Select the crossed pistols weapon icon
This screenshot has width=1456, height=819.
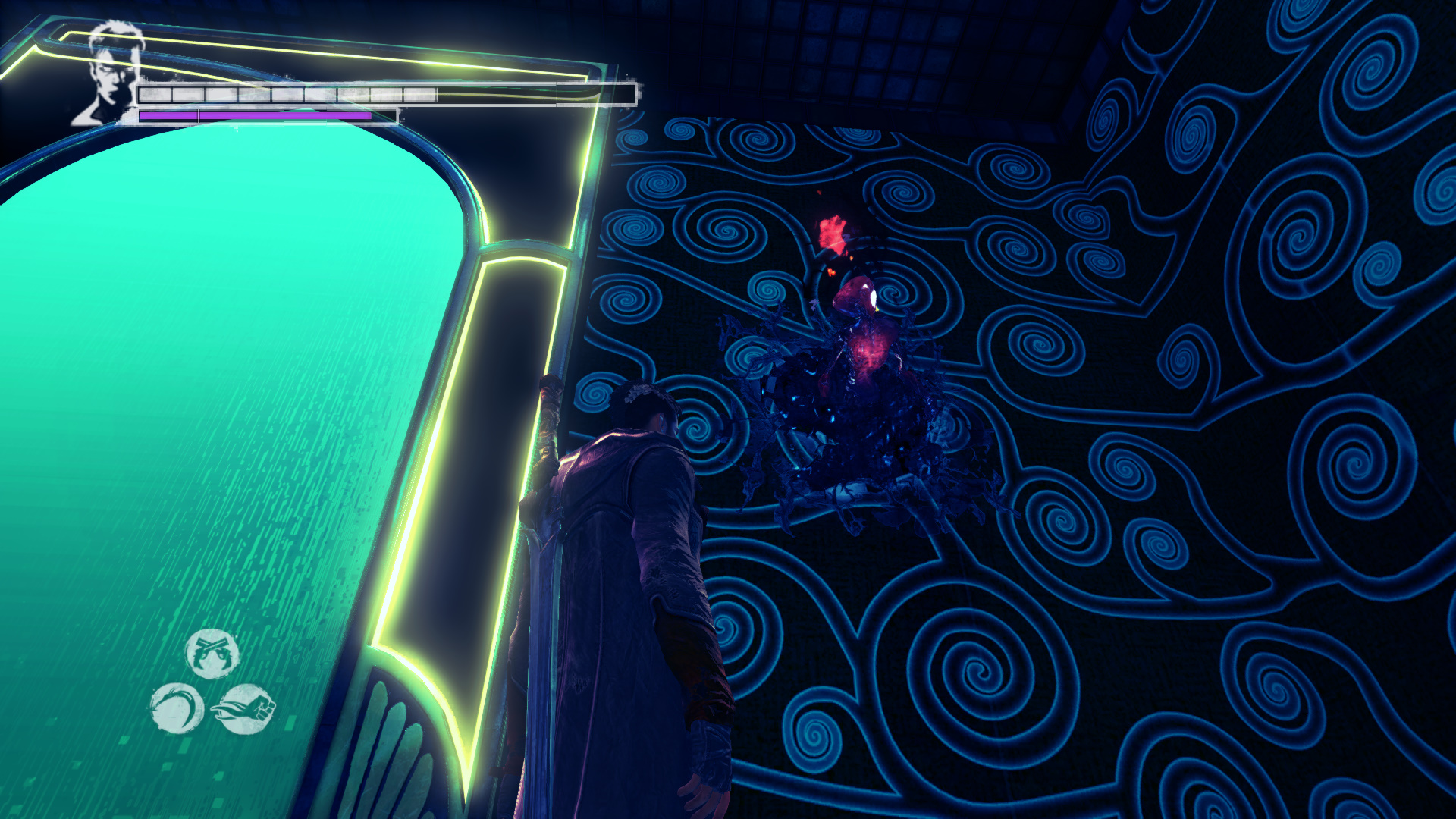[212, 653]
